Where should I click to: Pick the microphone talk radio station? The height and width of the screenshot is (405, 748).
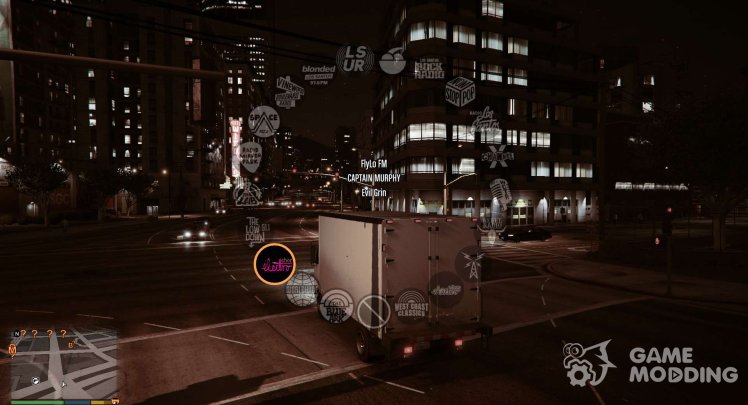pyautogui.click(x=500, y=189)
